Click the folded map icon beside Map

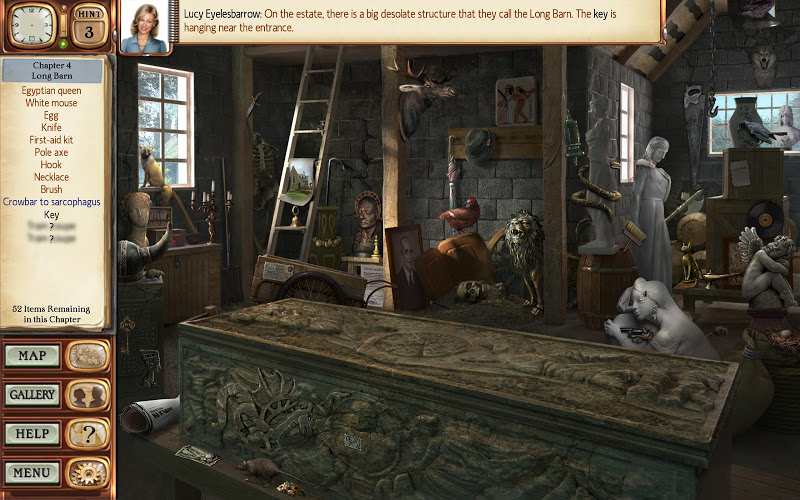pos(88,355)
